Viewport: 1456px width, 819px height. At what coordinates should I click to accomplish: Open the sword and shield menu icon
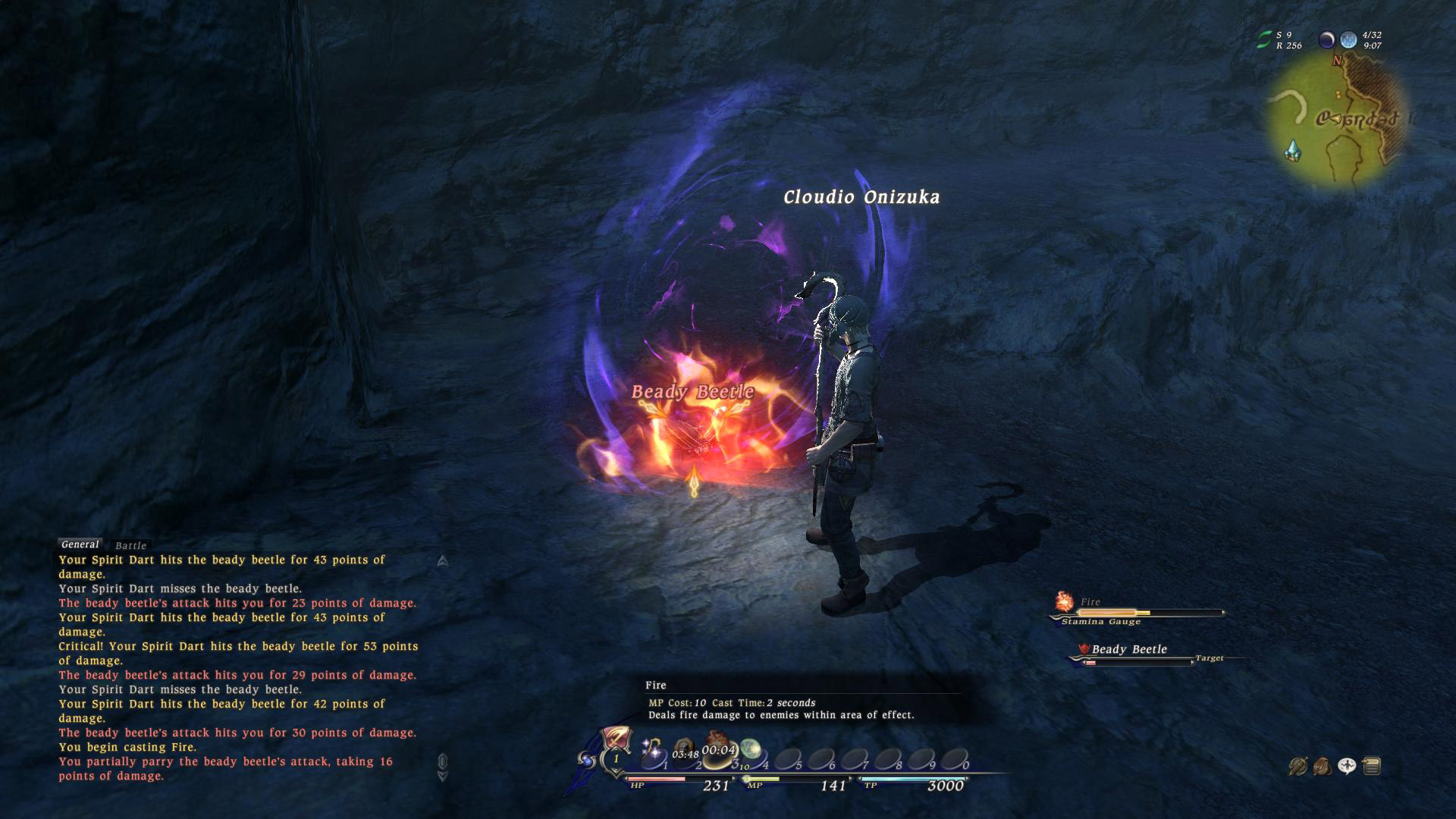(1298, 767)
